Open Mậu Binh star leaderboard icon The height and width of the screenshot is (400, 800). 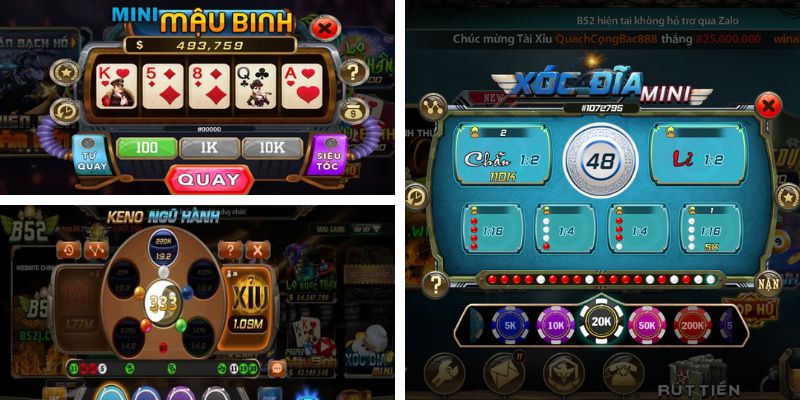67,72
